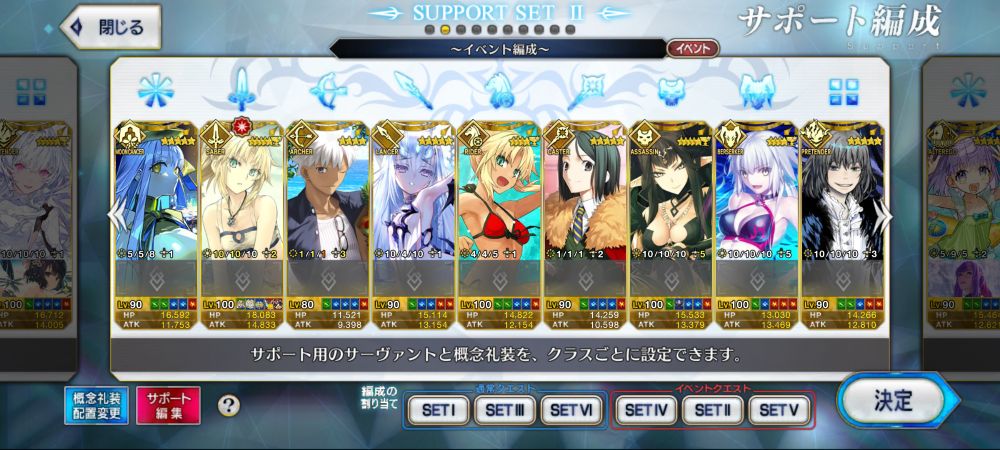Choose the SET III assignment button
1000x450 pixels.
coord(505,409)
